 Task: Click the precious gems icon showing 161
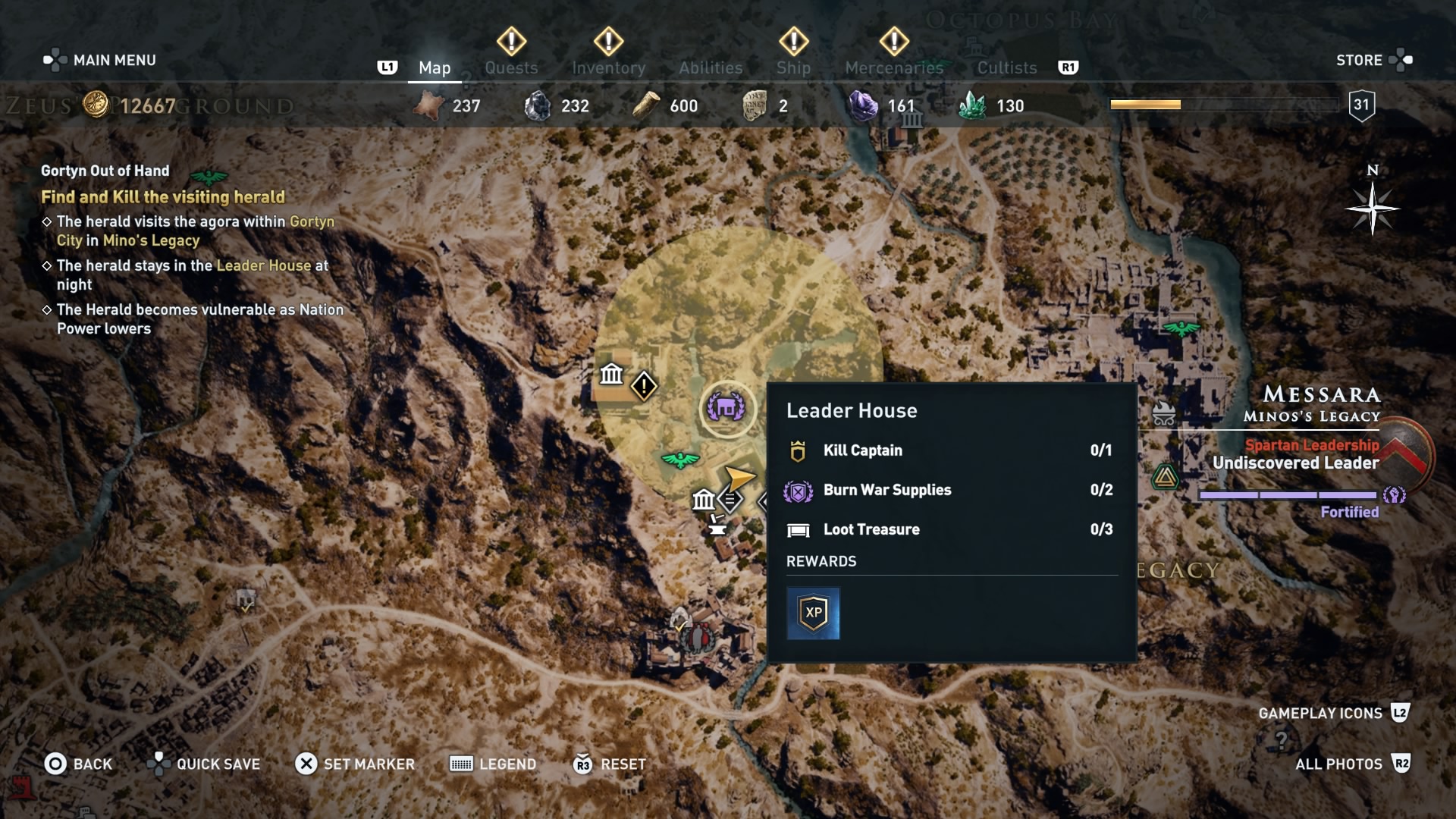pos(863,106)
